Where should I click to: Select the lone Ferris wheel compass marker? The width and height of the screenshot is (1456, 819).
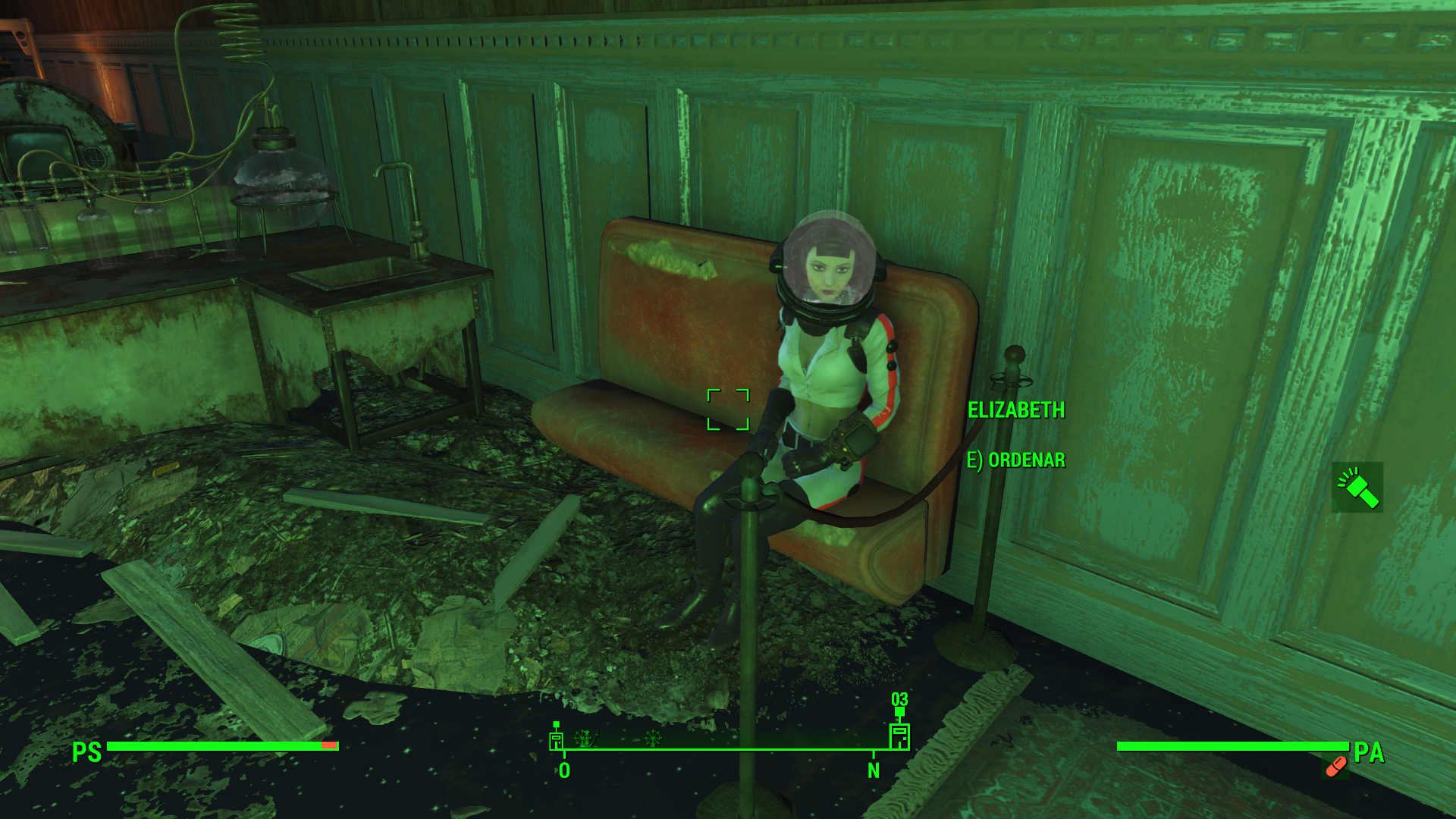click(x=652, y=738)
